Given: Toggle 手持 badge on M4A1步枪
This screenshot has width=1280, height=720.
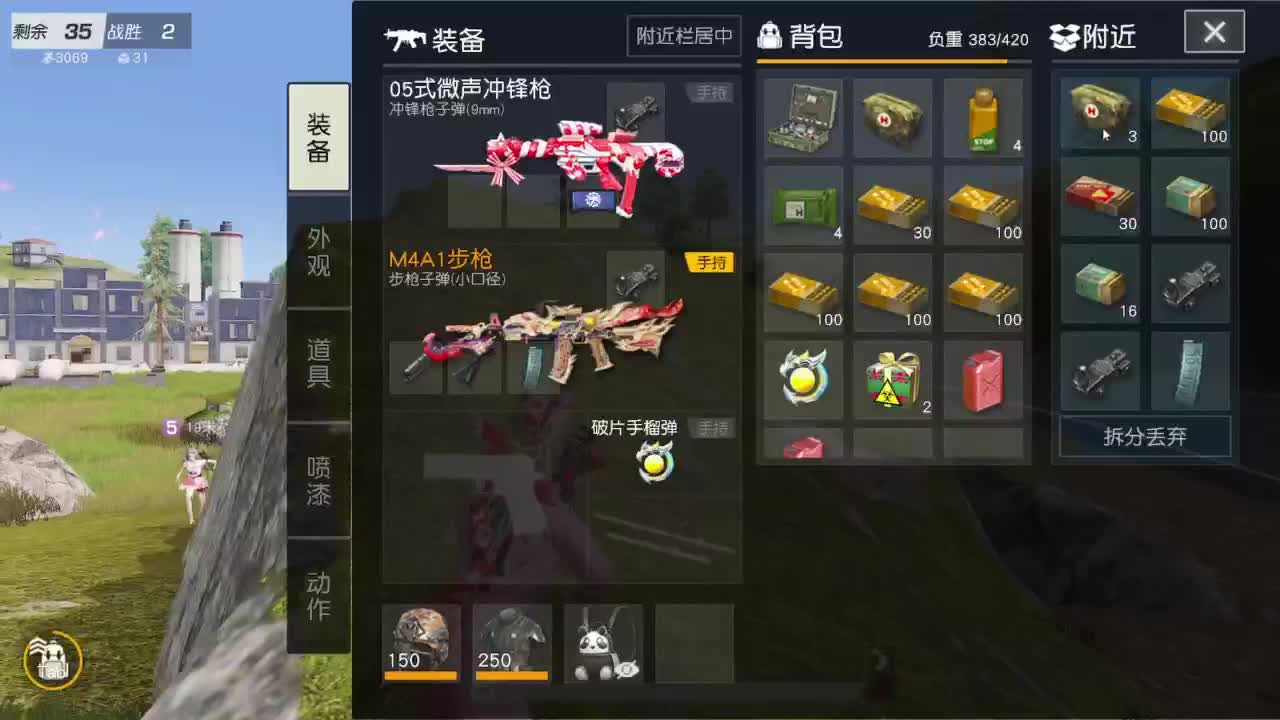Looking at the screenshot, I should click(710, 262).
